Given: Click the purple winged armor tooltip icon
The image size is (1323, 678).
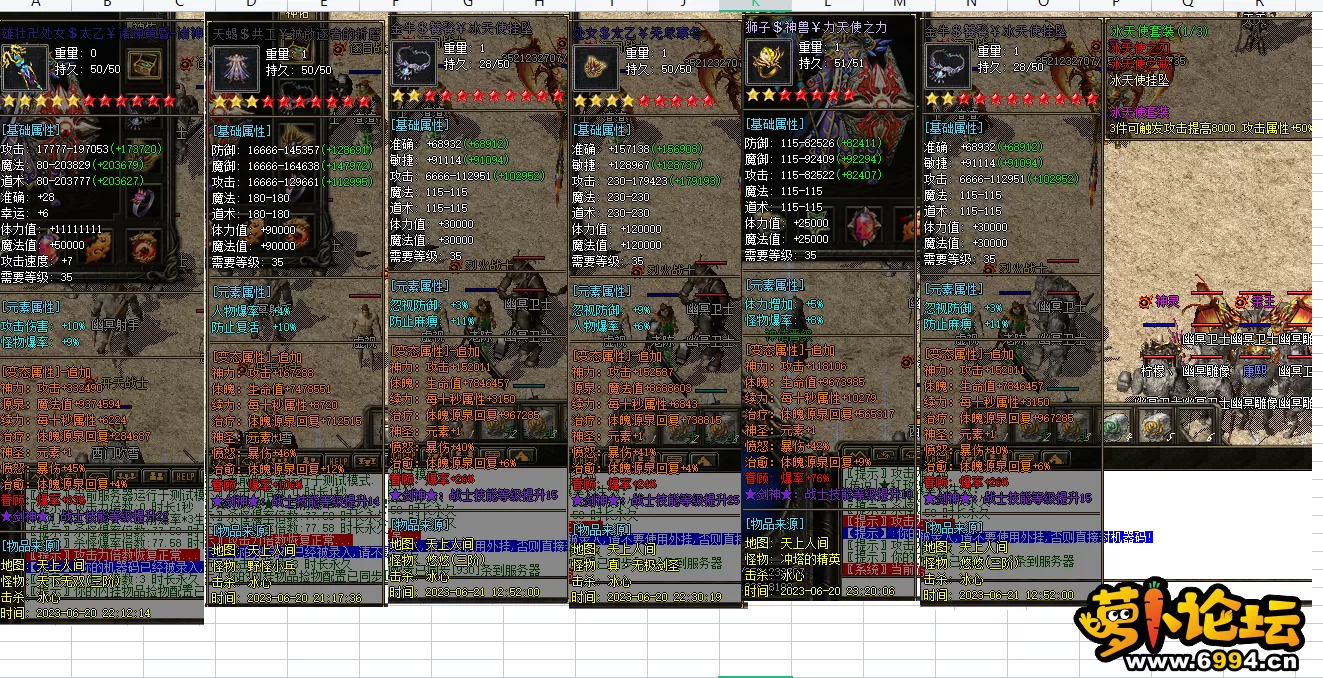Looking at the screenshot, I should tap(237, 69).
